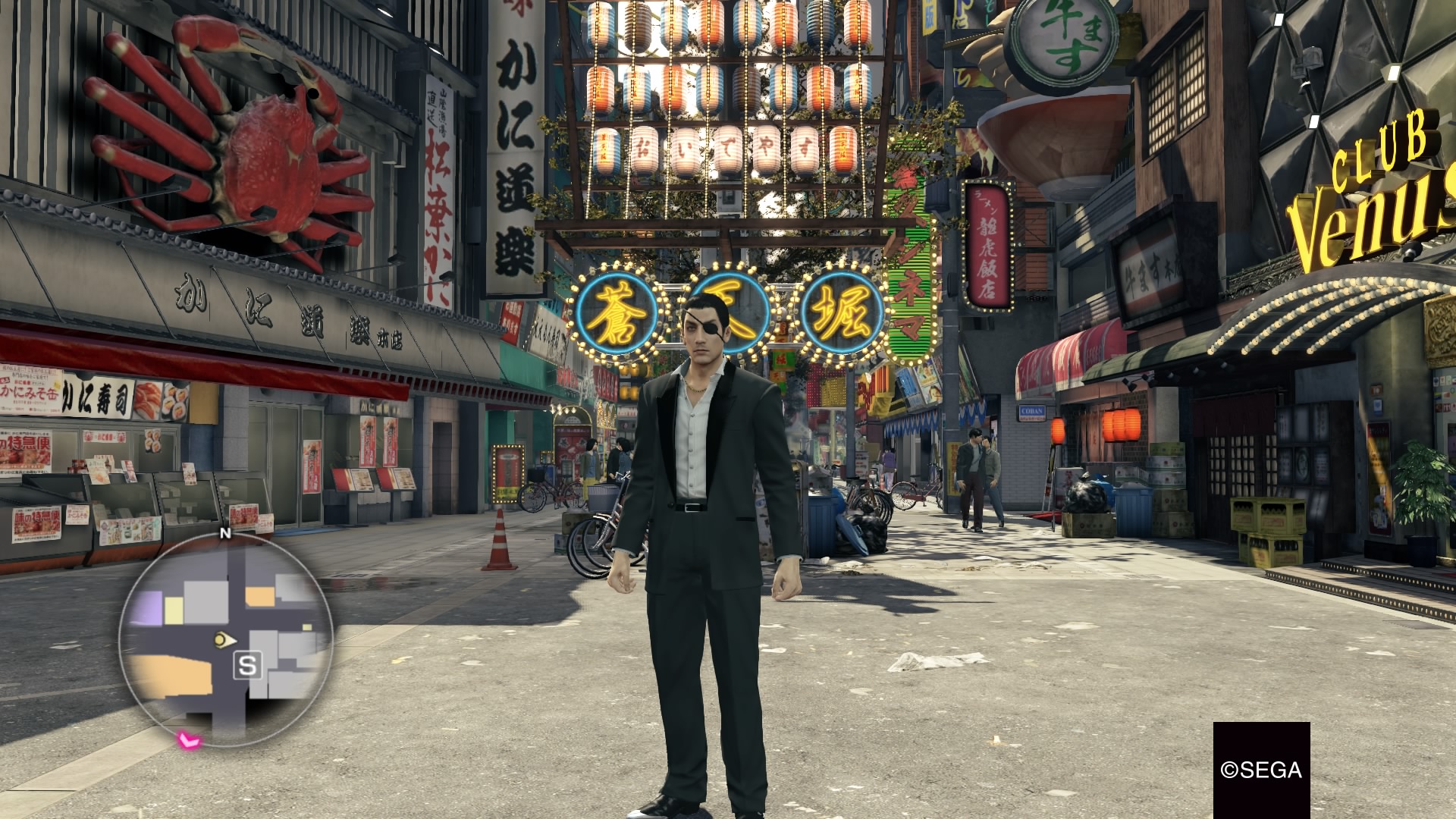1456x819 pixels.
Task: Click the yellow player arrow on minimap
Action: [x=223, y=640]
